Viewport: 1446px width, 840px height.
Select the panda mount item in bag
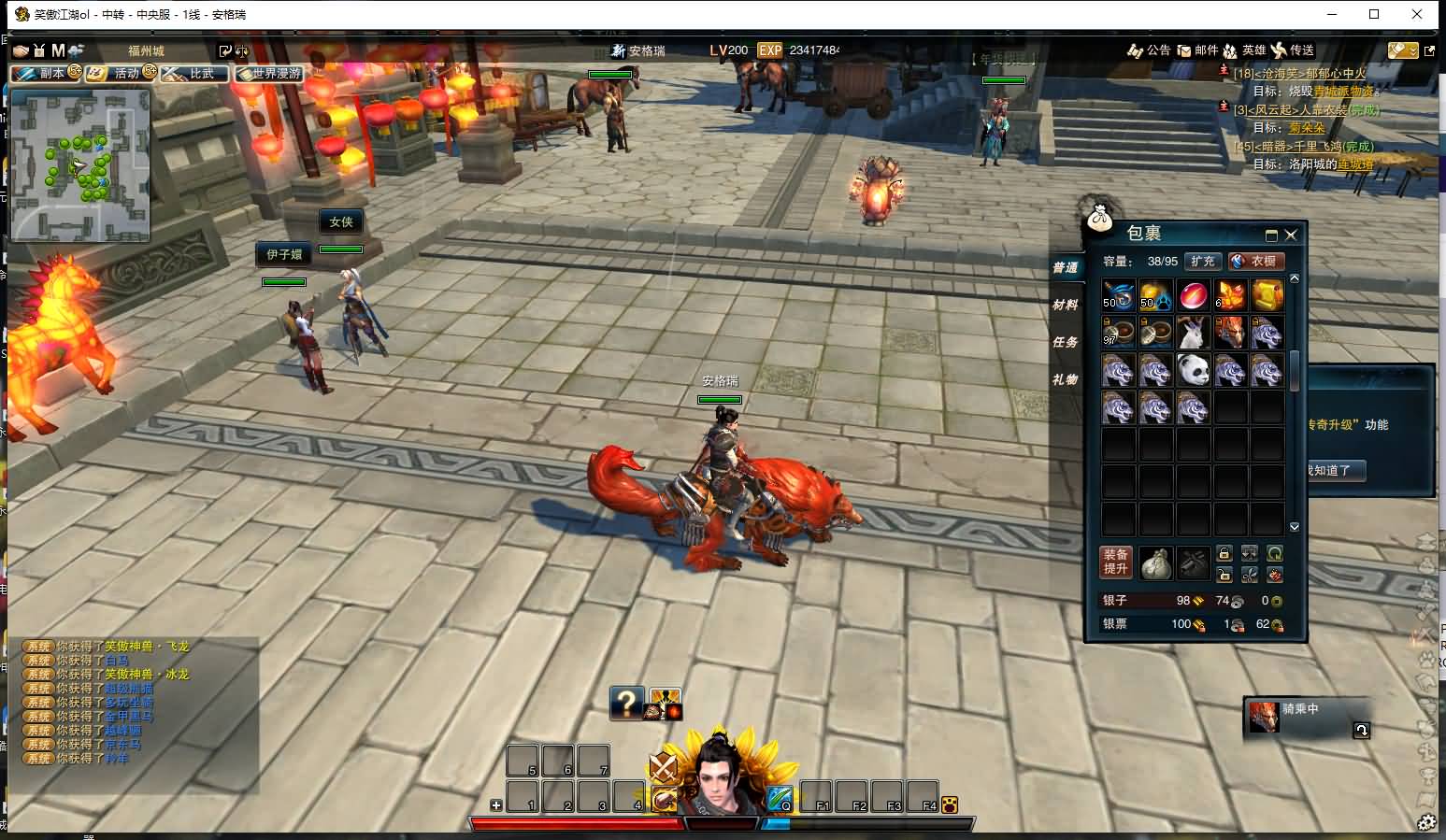coord(1193,371)
